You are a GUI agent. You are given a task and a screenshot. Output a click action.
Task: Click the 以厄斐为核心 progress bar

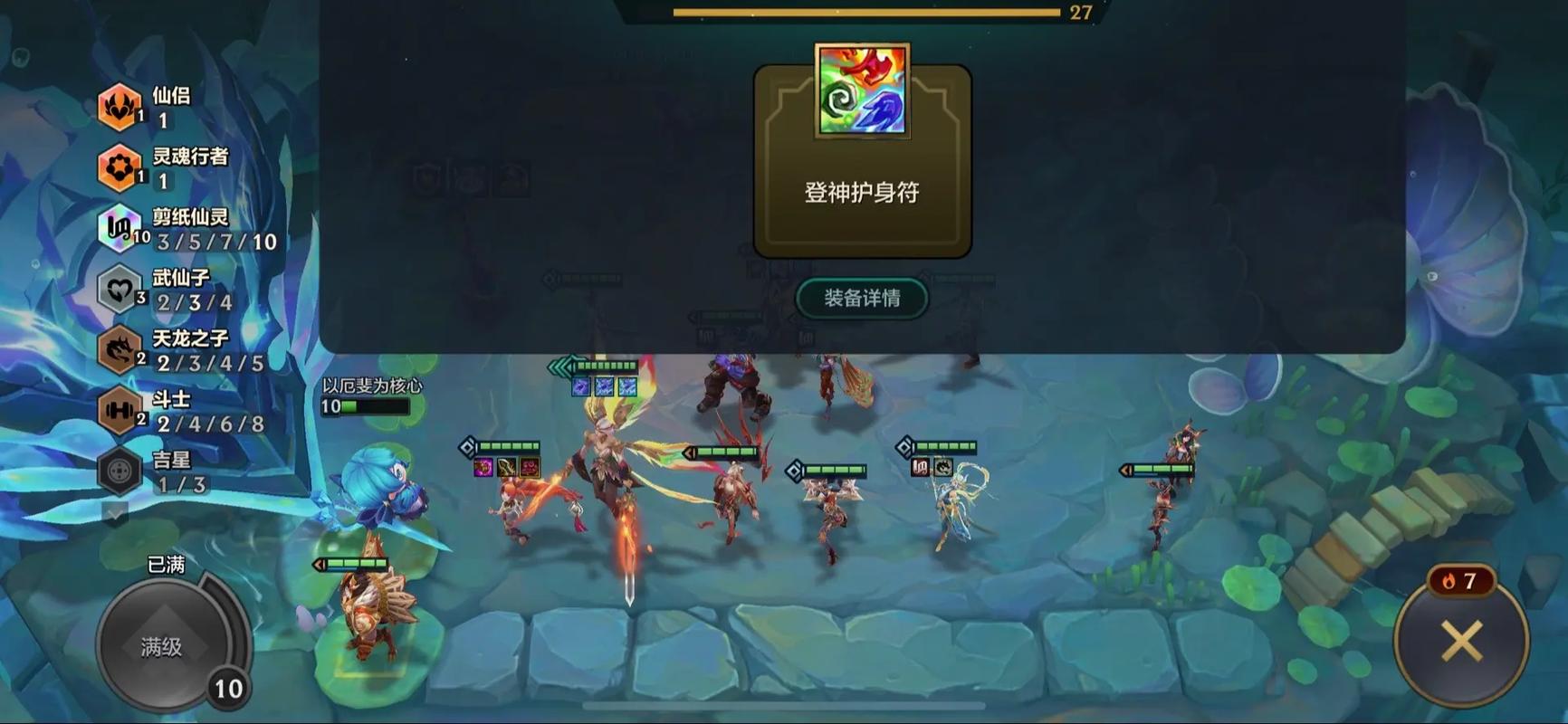coord(367,407)
